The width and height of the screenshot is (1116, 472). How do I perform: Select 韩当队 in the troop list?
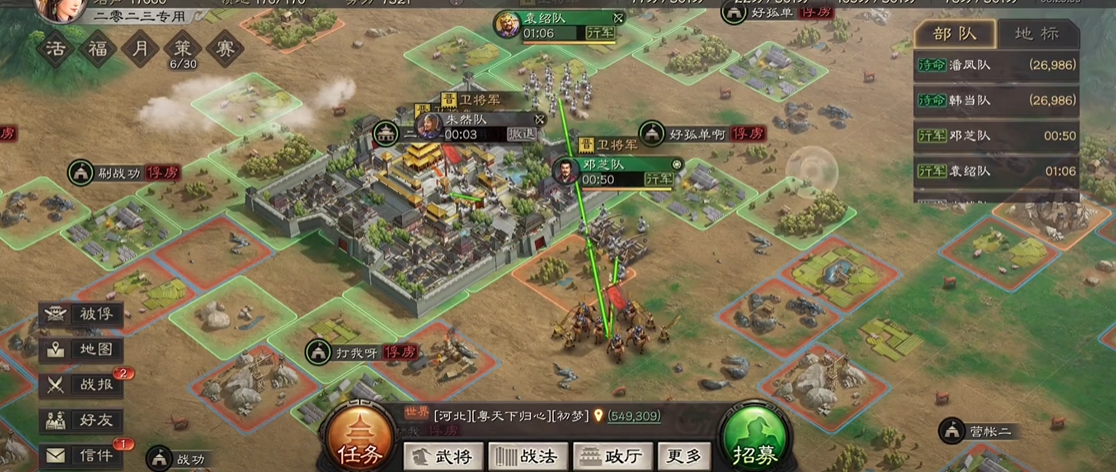(996, 100)
